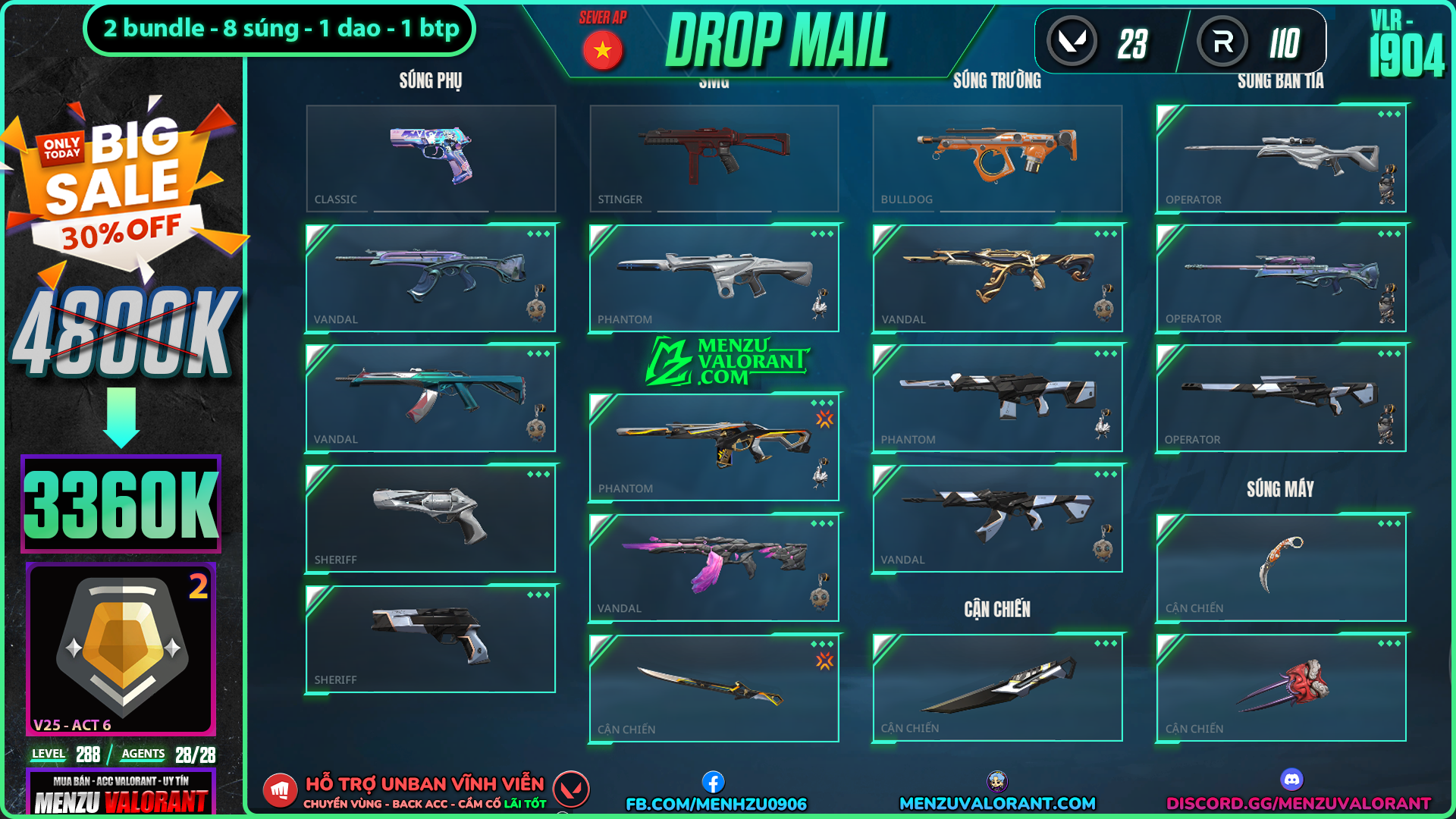This screenshot has height=819, width=1456.
Task: Open the FB.COM/MENHZU0906 Facebook link
Action: click(x=716, y=803)
